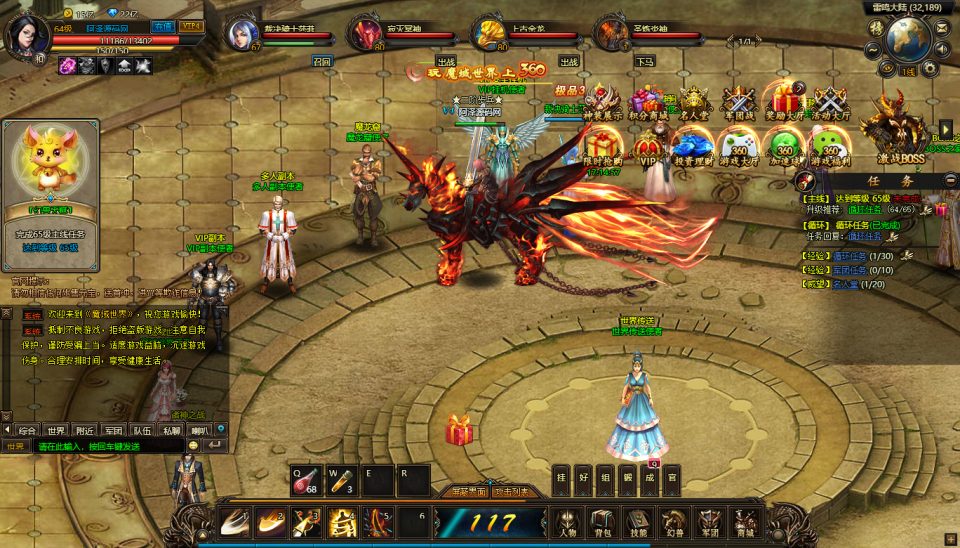Activate the first skill on the hotbar
This screenshot has width=960, height=548.
236,521
